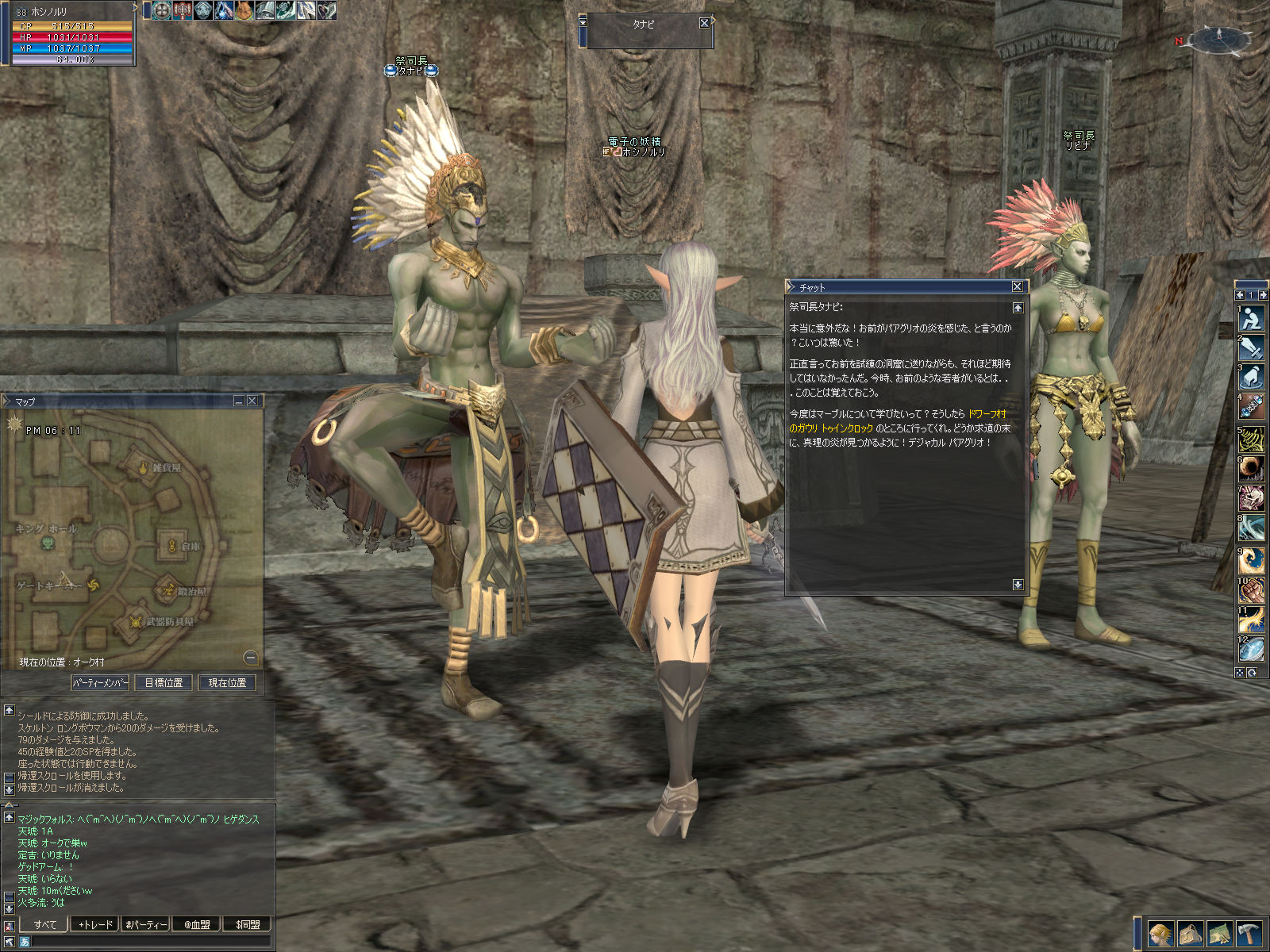Zoom out the map with minus button
The image size is (1270, 952).
[x=250, y=658]
